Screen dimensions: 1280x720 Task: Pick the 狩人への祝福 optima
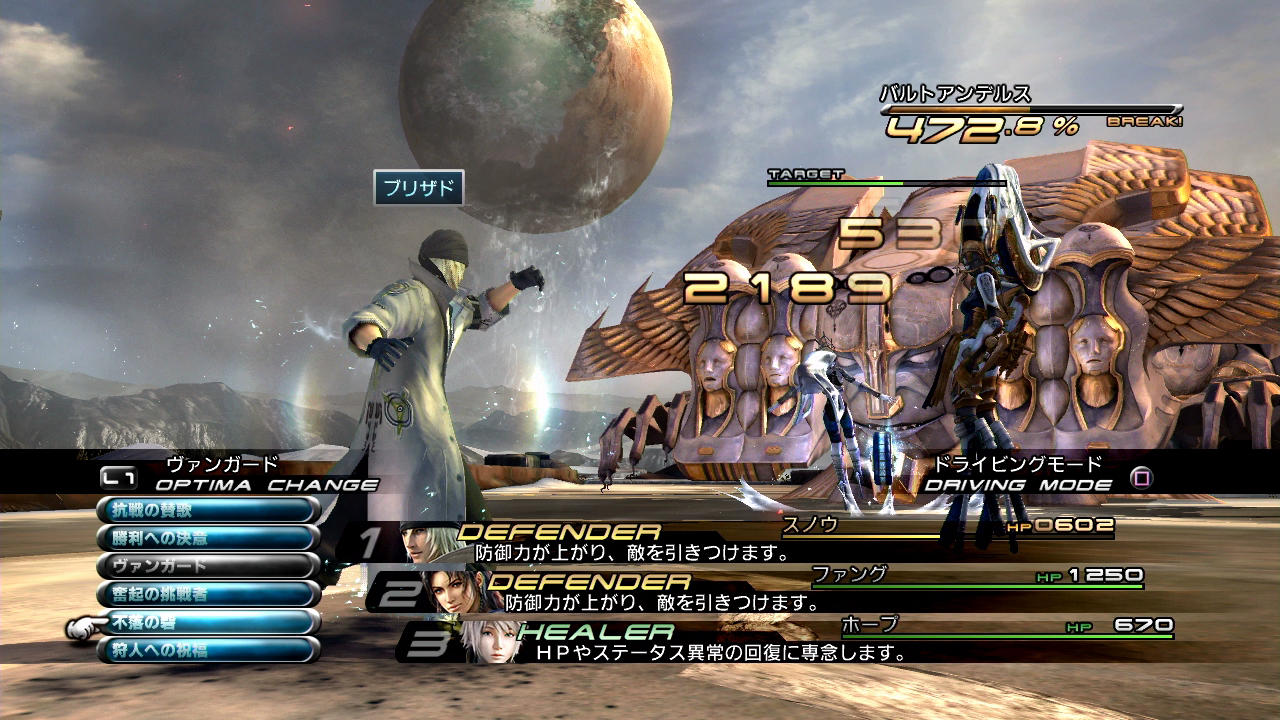tap(208, 650)
